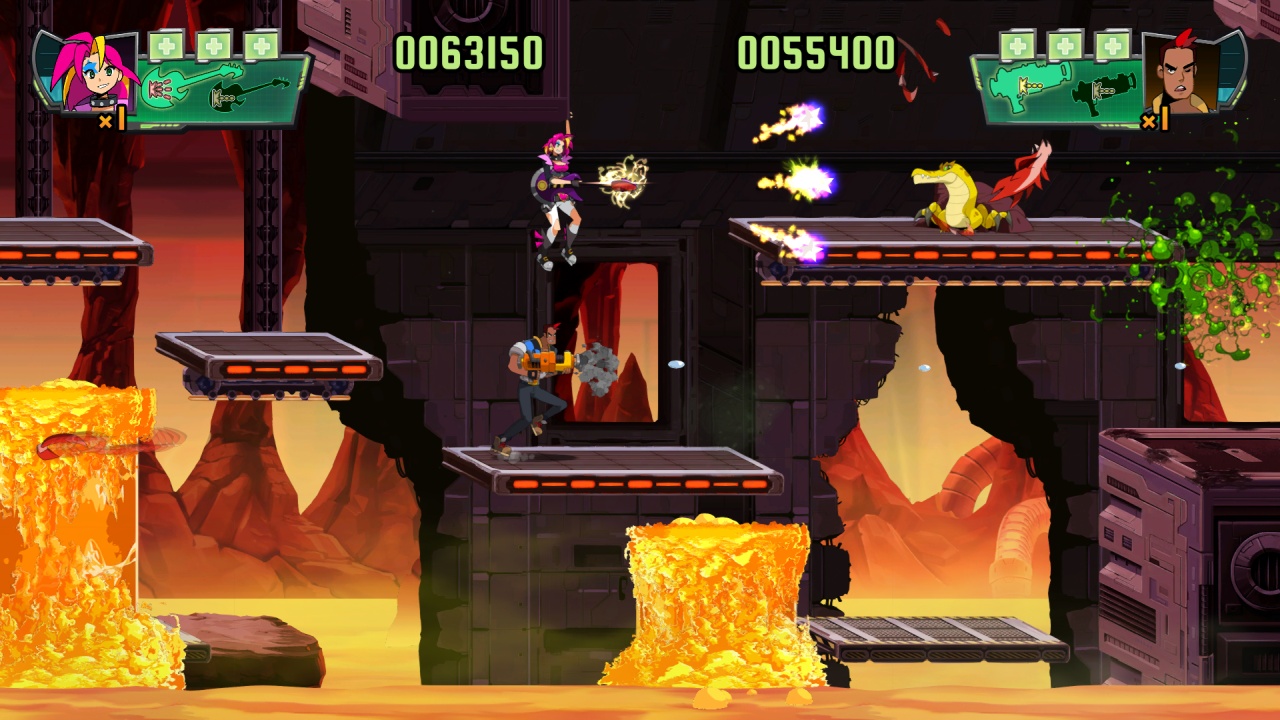Click Player 1's third health pack icon
The width and height of the screenshot is (1280, 720).
point(260,45)
